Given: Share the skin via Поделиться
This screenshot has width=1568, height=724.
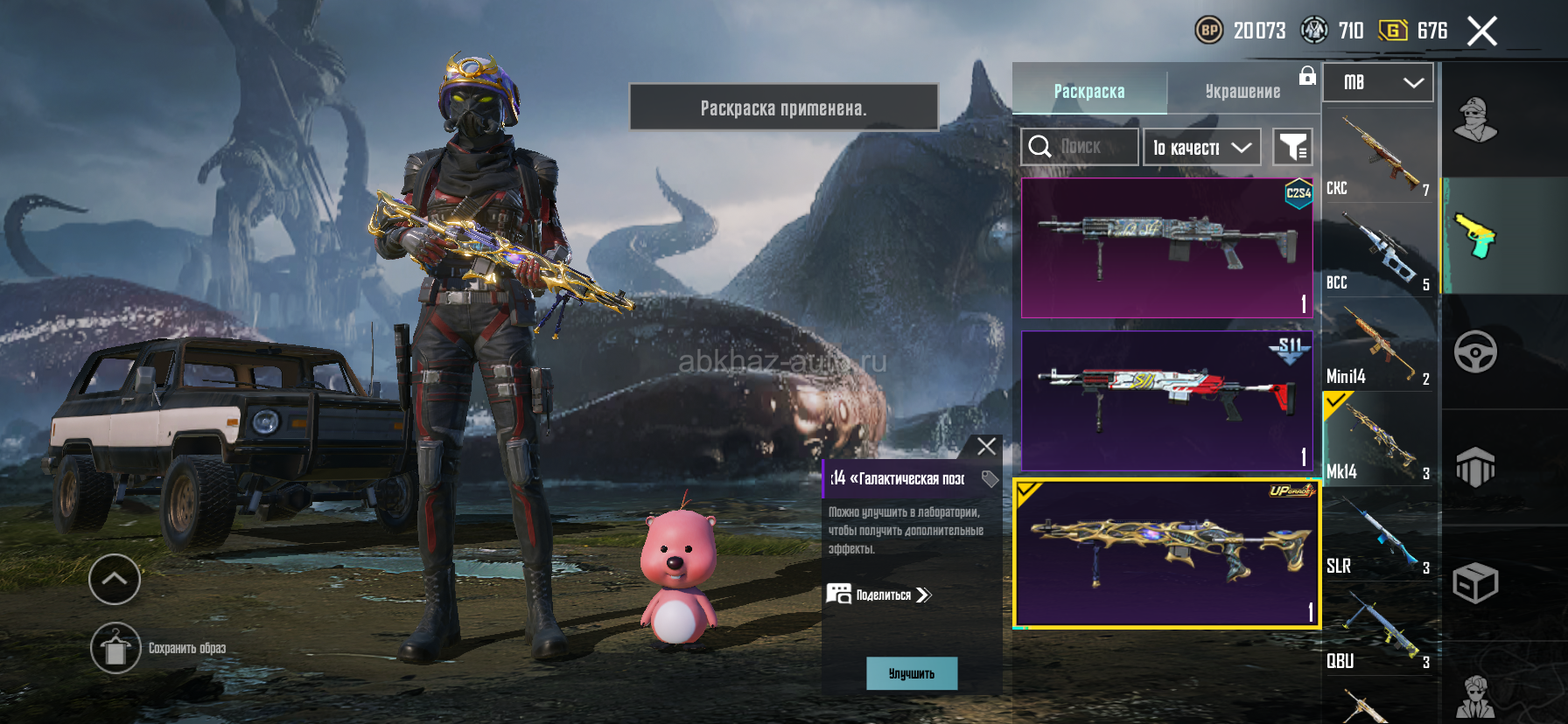Looking at the screenshot, I should (880, 595).
